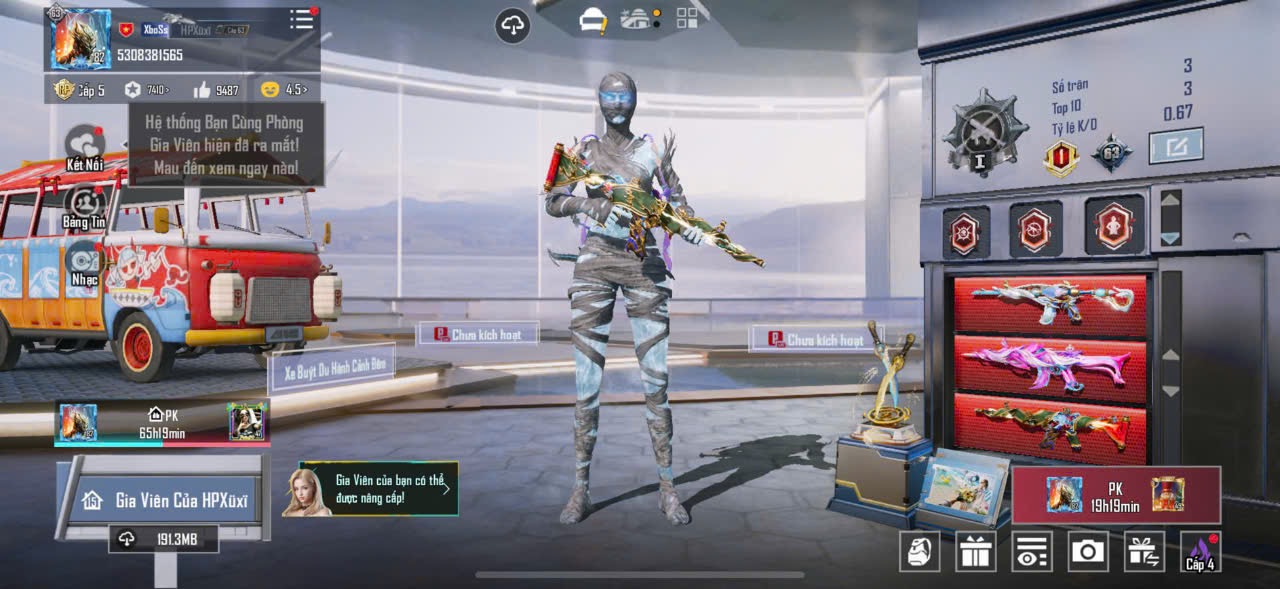Open the camera photo mode
This screenshot has width=1280, height=589.
(1087, 551)
